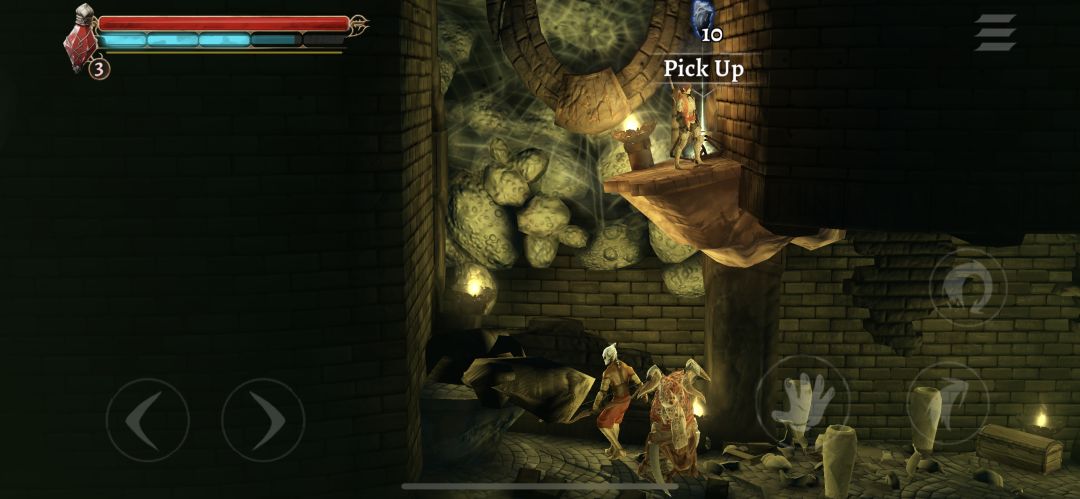The height and width of the screenshot is (499, 1080).
Task: Tap the curved arrow jump button
Action: tap(947, 402)
